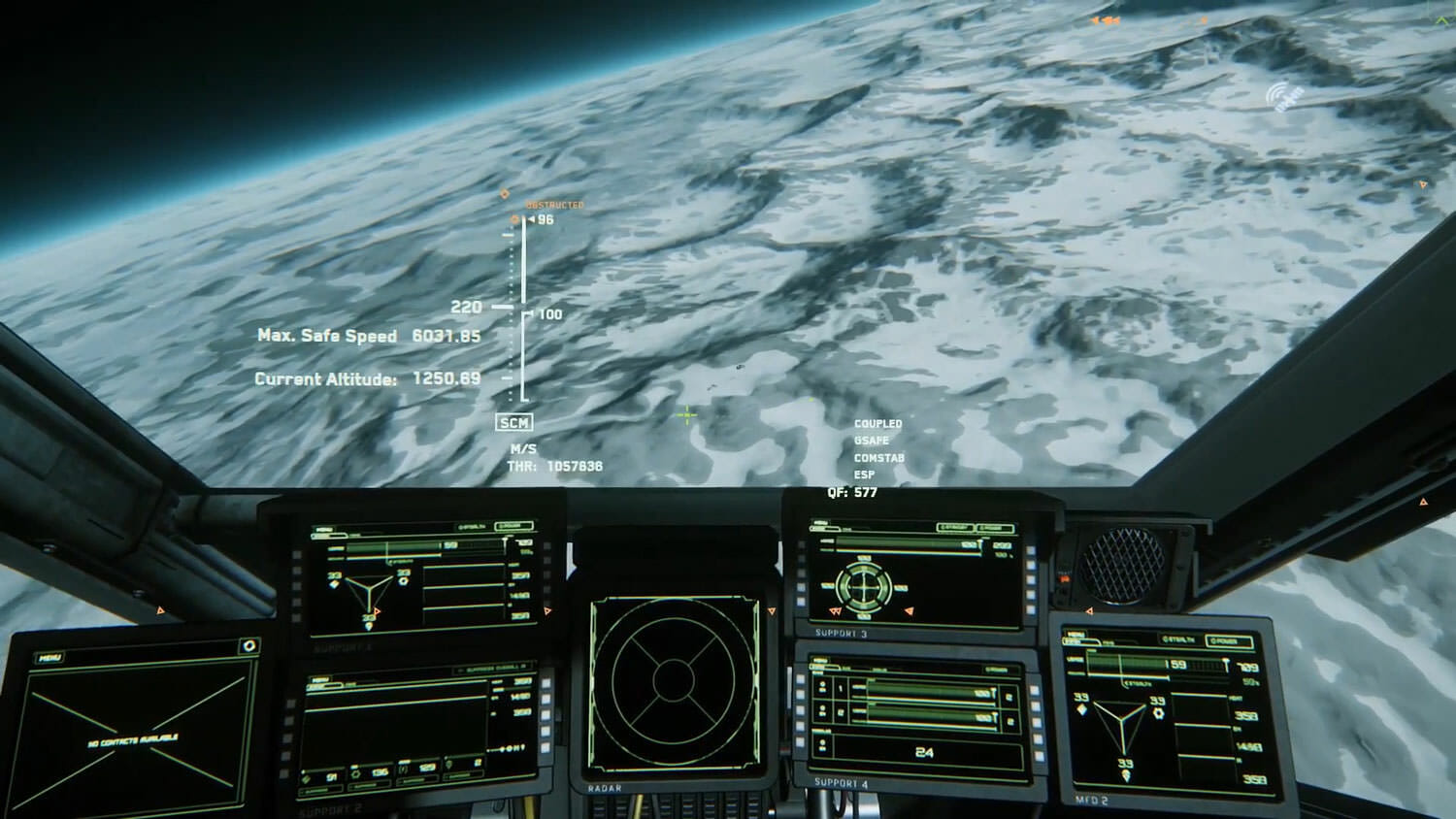Toggle the STEALTH button on MFD 2

click(1180, 640)
